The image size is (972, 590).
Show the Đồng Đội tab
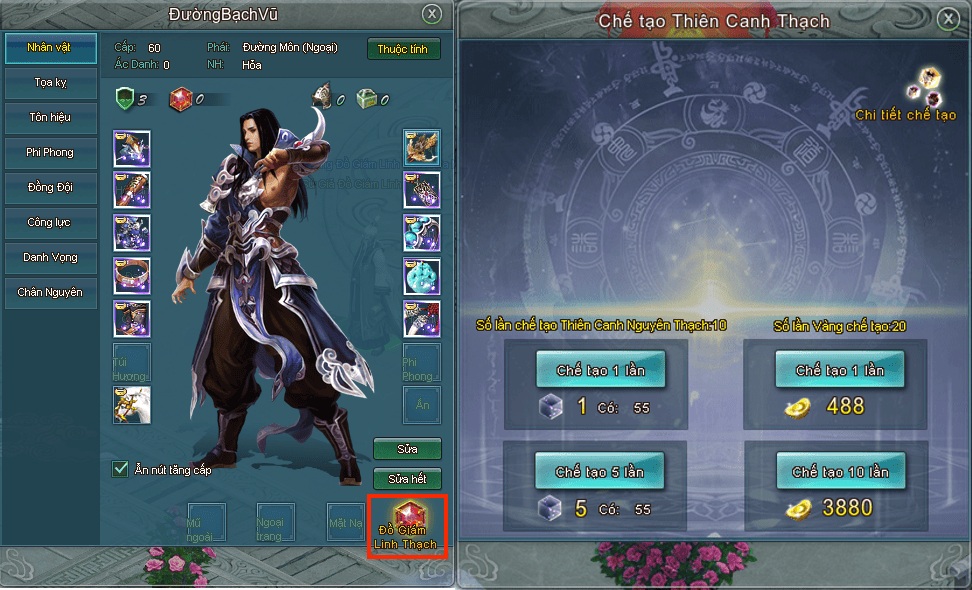tap(49, 188)
